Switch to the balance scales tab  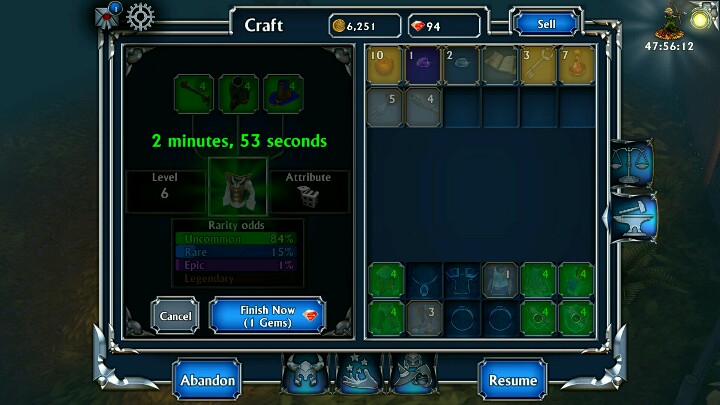(632, 158)
